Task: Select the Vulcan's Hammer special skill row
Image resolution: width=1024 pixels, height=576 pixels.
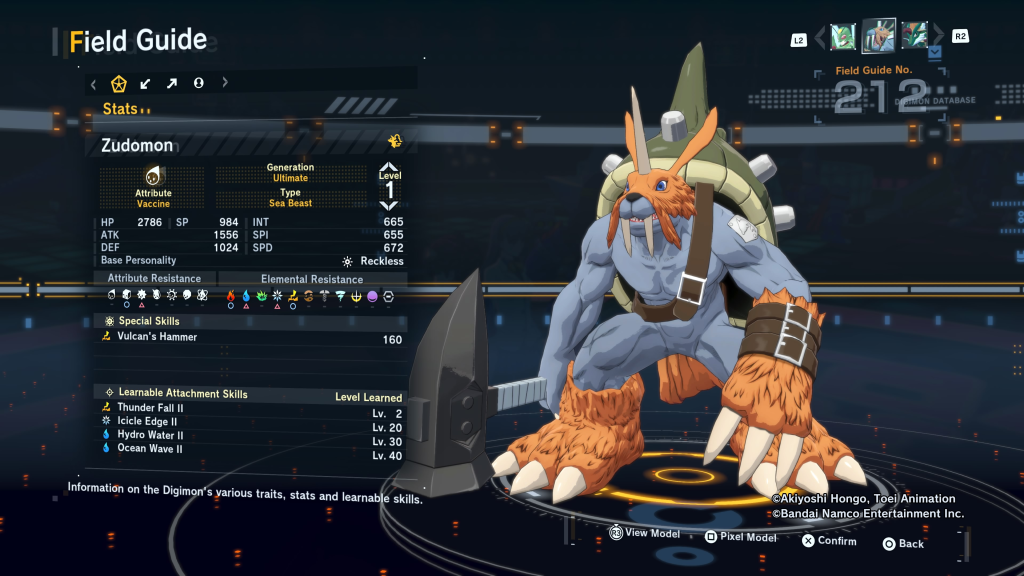Action: 252,338
